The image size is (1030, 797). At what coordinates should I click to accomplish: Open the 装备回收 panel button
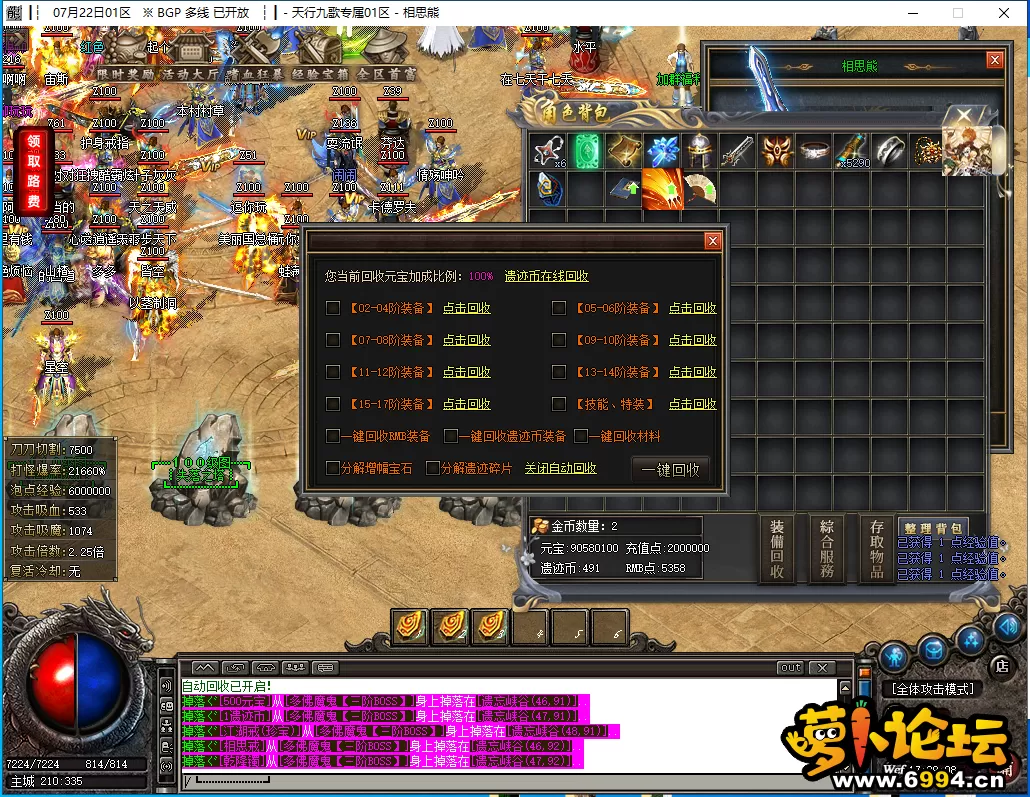pos(777,549)
